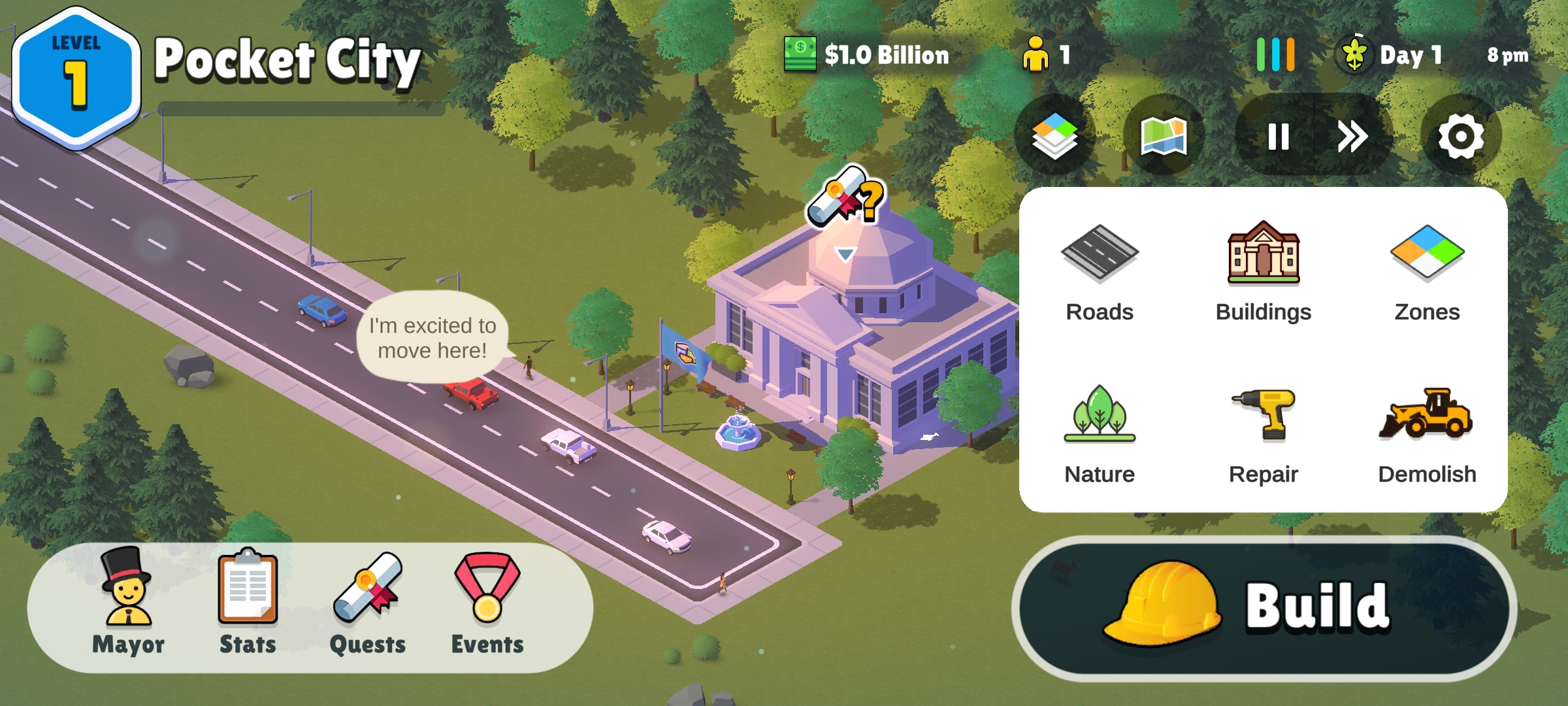Click the Level 1 hexagon badge
This screenshot has height=706, width=1568.
[x=76, y=78]
